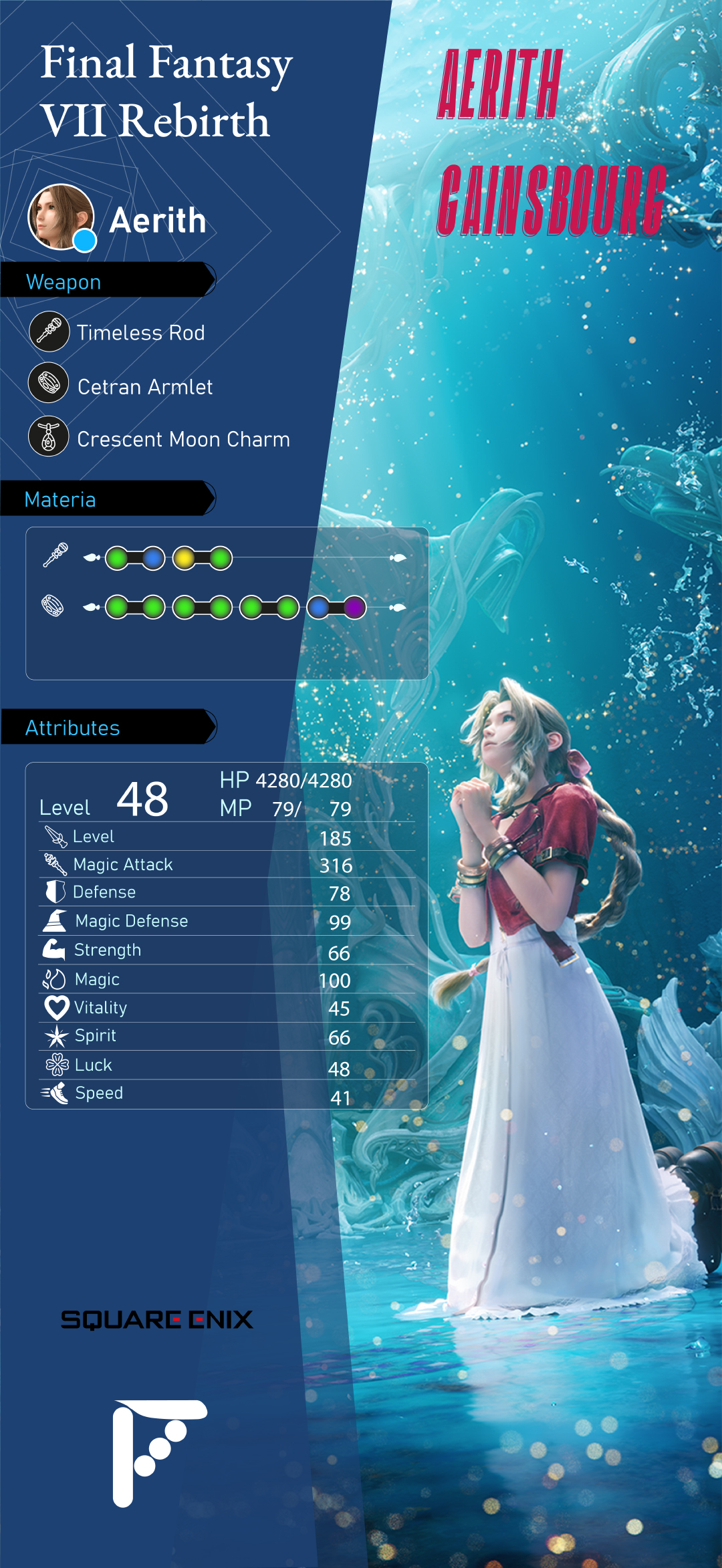The height and width of the screenshot is (1568, 722).
Task: Pick the blue materia in the armlet's row
Action: (318, 608)
